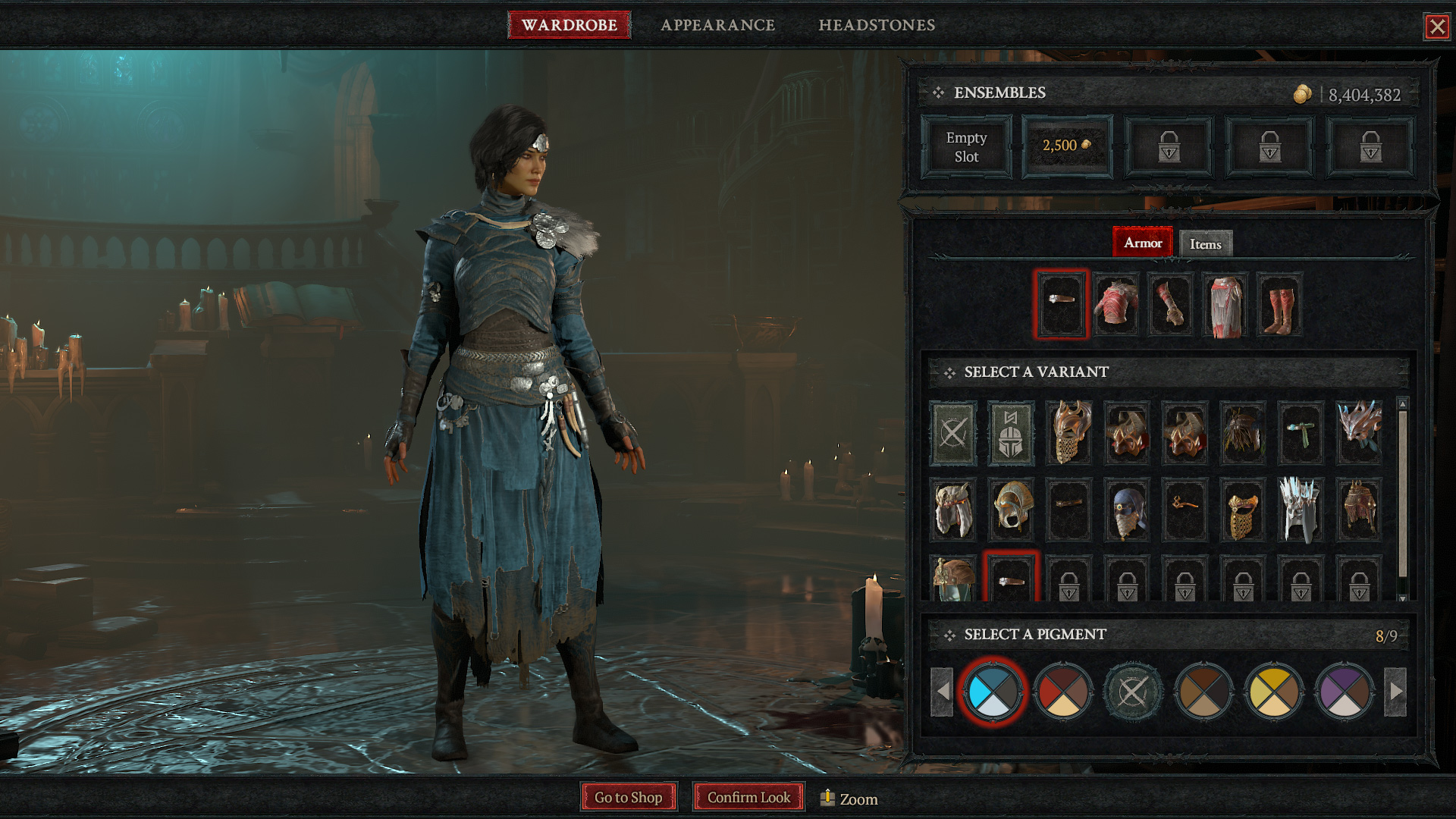Select the red boots armor slot
Screen dimensions: 1456x819
(x=1279, y=304)
